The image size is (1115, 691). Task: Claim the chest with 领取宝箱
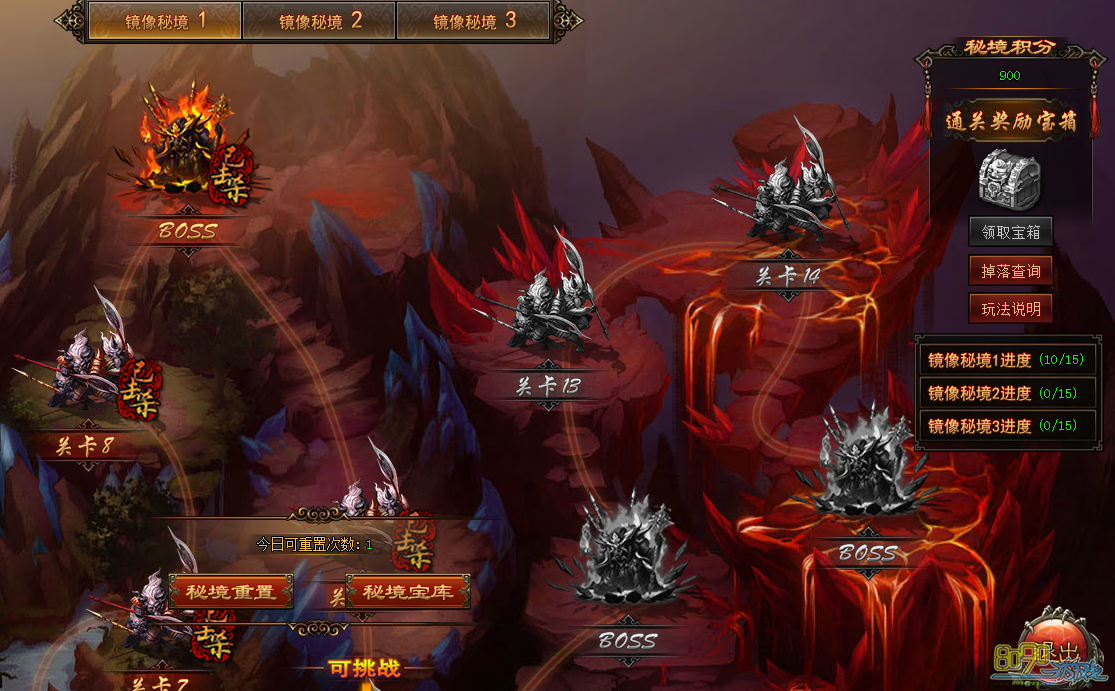(x=1010, y=232)
